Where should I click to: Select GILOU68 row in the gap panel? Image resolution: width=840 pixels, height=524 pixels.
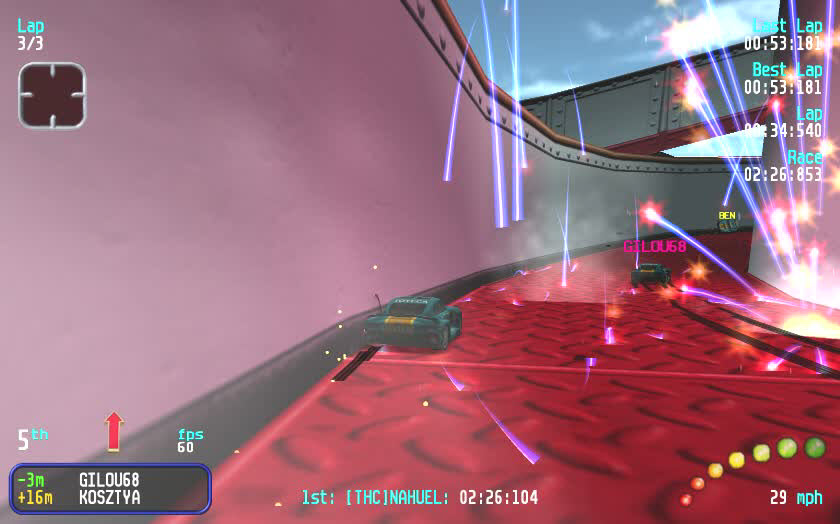[x=110, y=479]
